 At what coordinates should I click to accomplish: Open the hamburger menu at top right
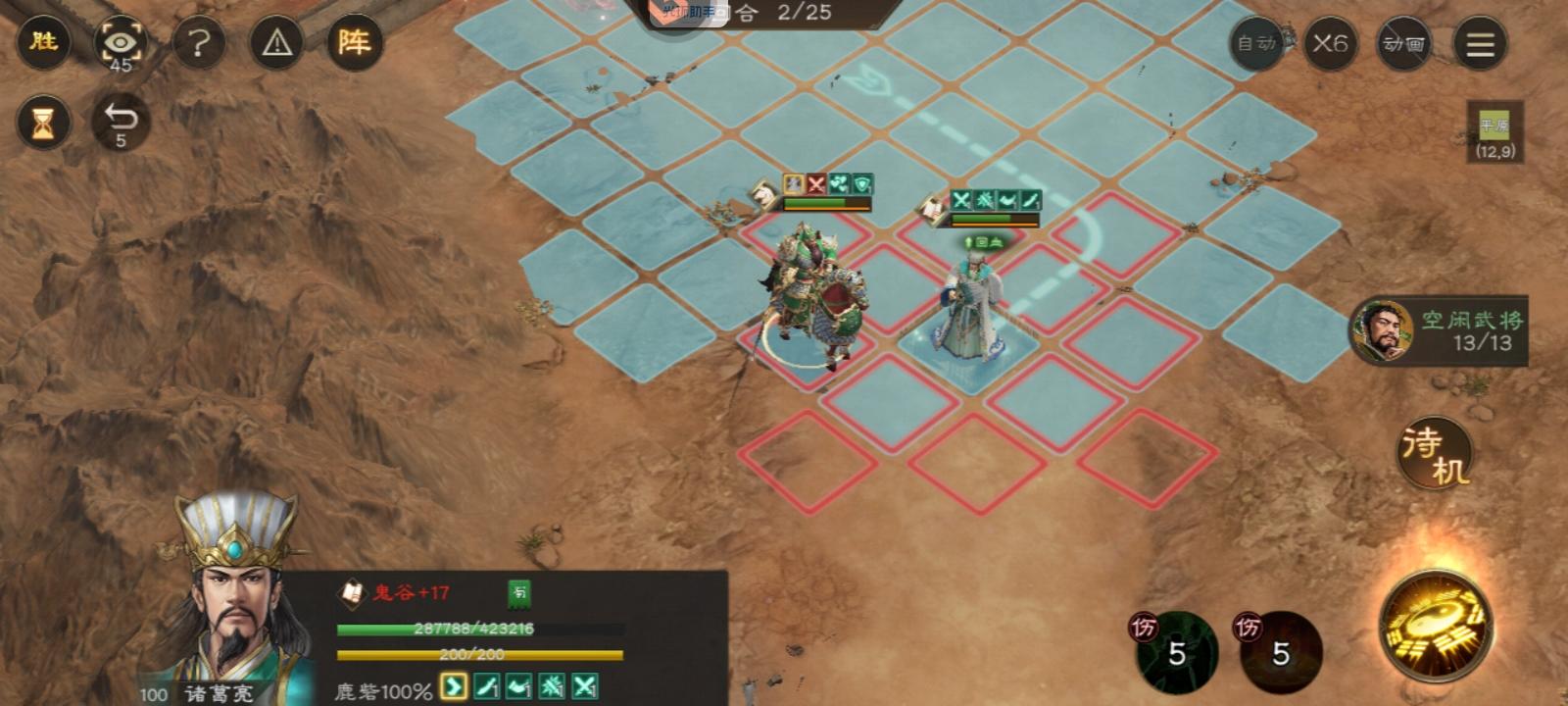coord(1480,44)
